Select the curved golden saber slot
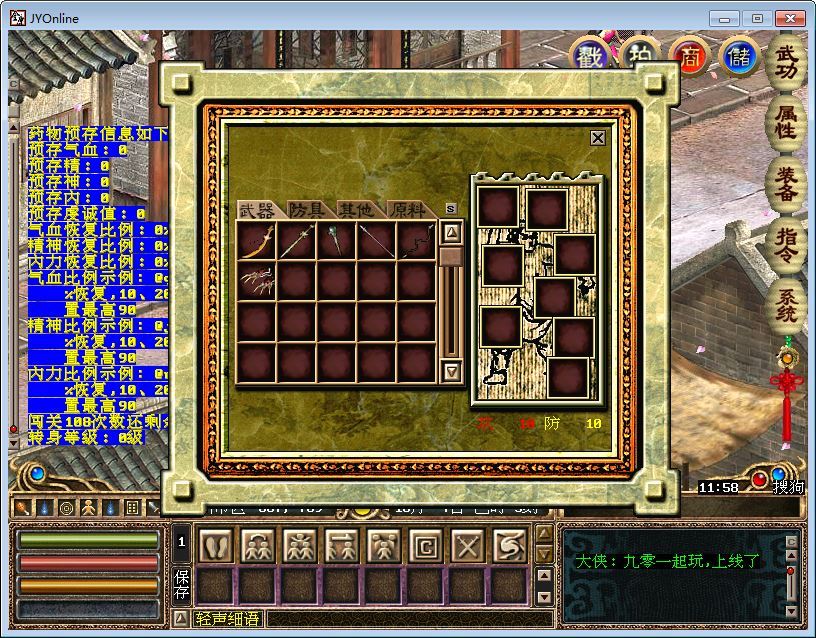Image resolution: width=816 pixels, height=638 pixels. click(256, 241)
